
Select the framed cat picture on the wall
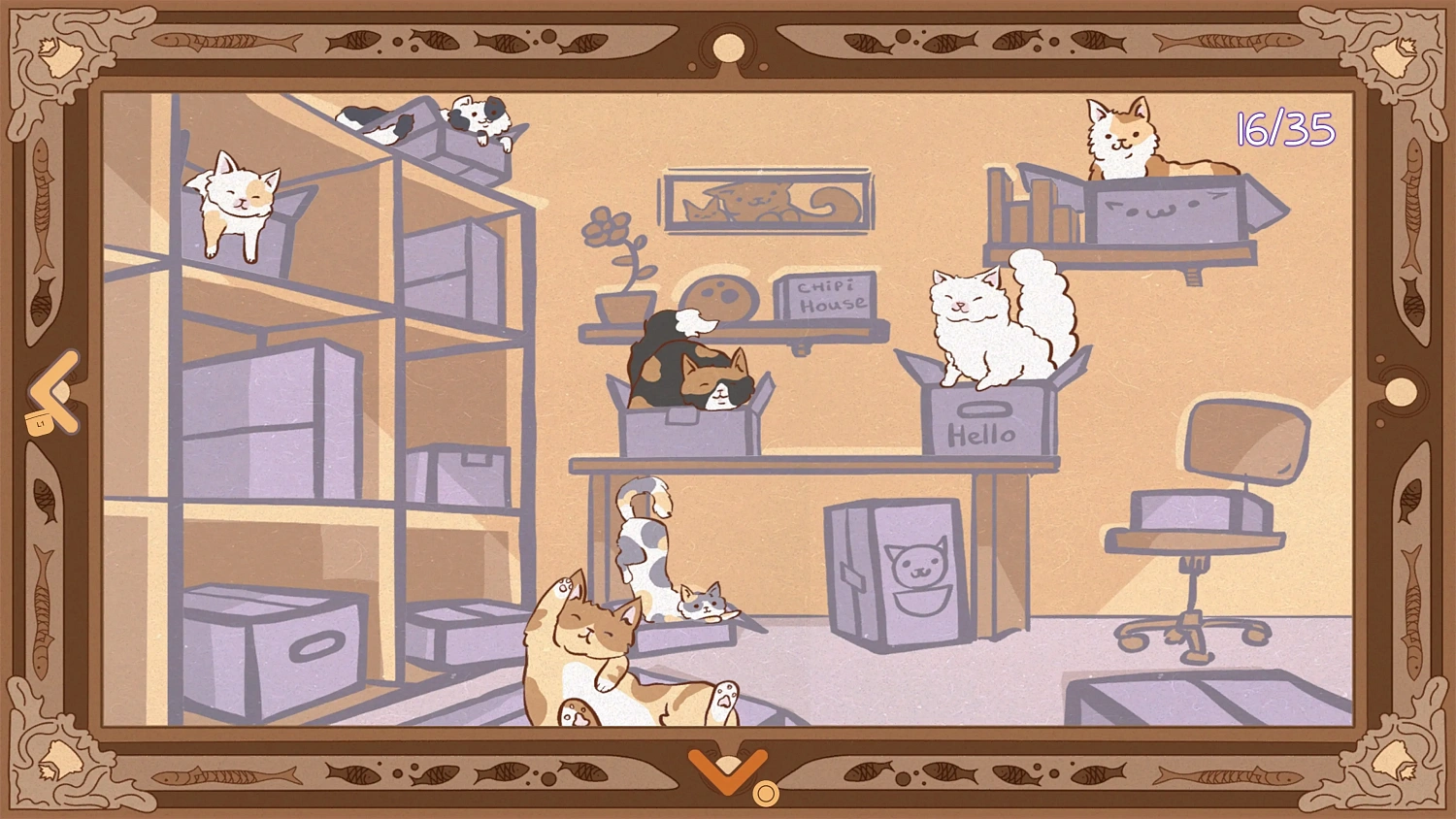[x=767, y=199]
